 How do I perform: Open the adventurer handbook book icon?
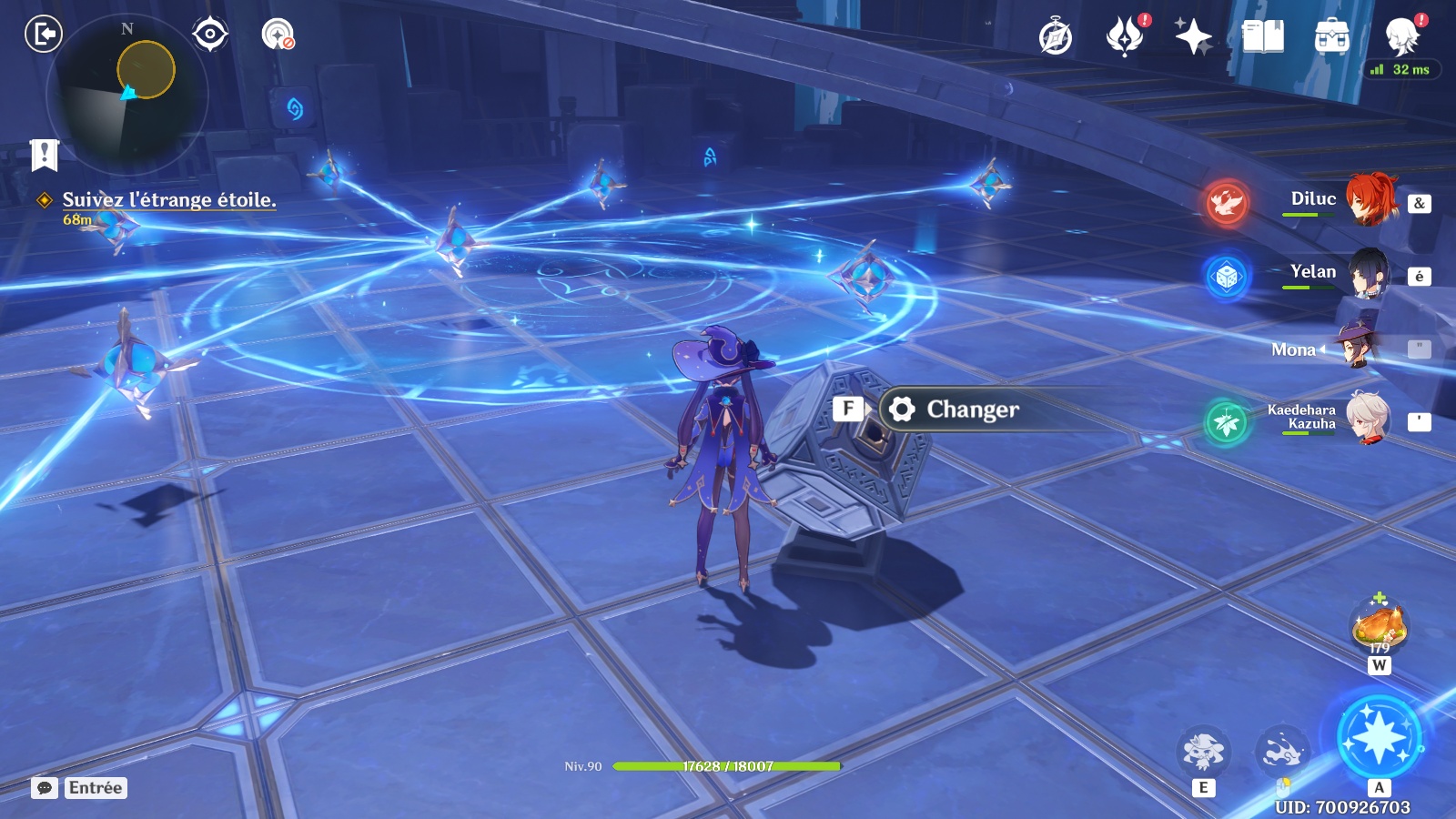coord(1263,37)
